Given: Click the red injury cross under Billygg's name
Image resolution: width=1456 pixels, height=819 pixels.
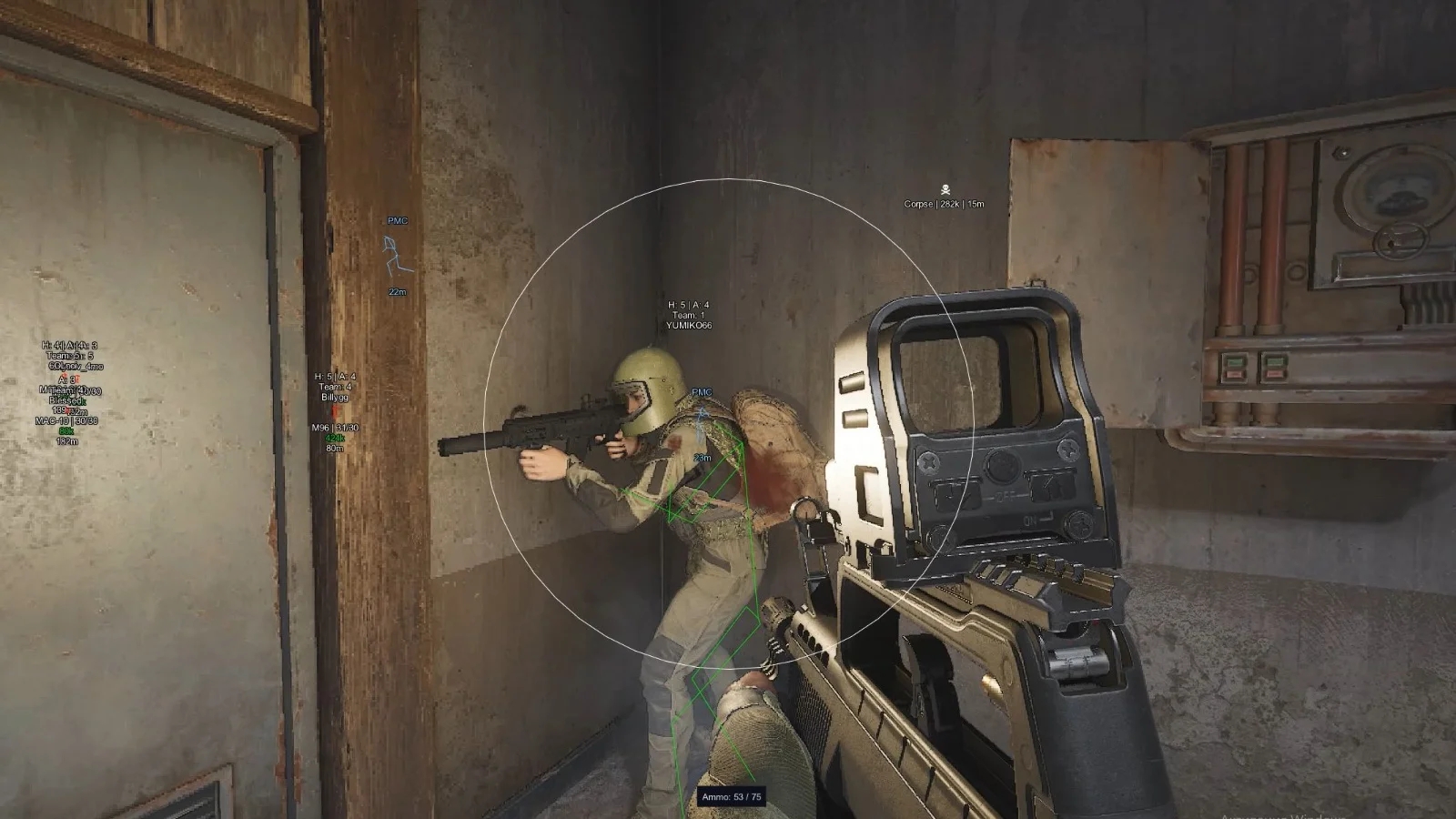Looking at the screenshot, I should pyautogui.click(x=335, y=412).
